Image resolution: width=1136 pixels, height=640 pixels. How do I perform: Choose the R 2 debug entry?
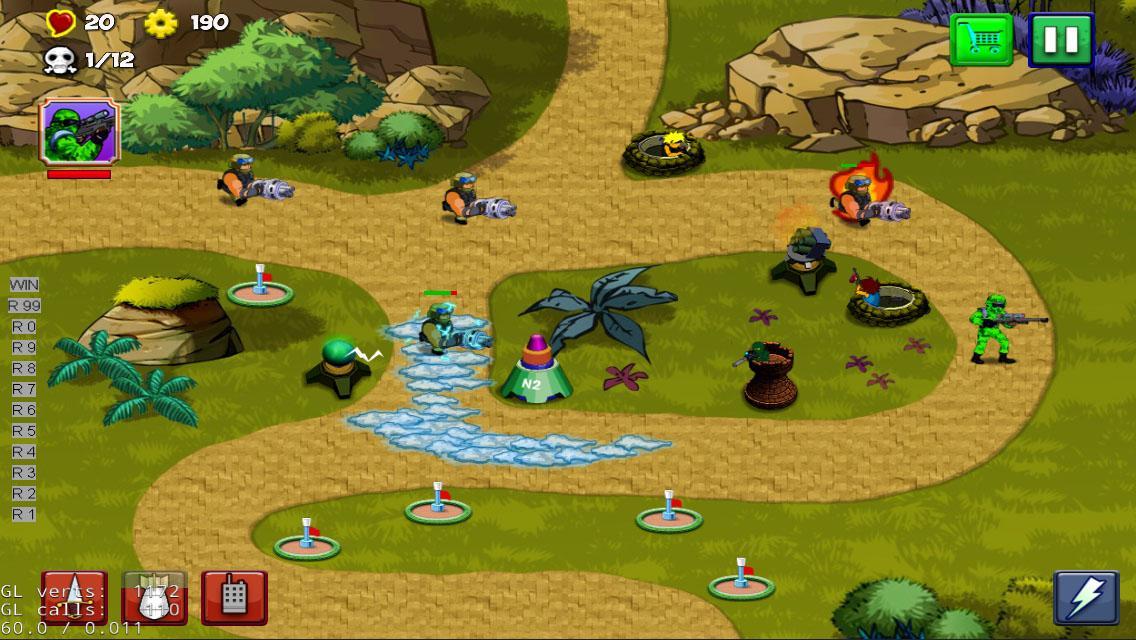click(x=24, y=494)
